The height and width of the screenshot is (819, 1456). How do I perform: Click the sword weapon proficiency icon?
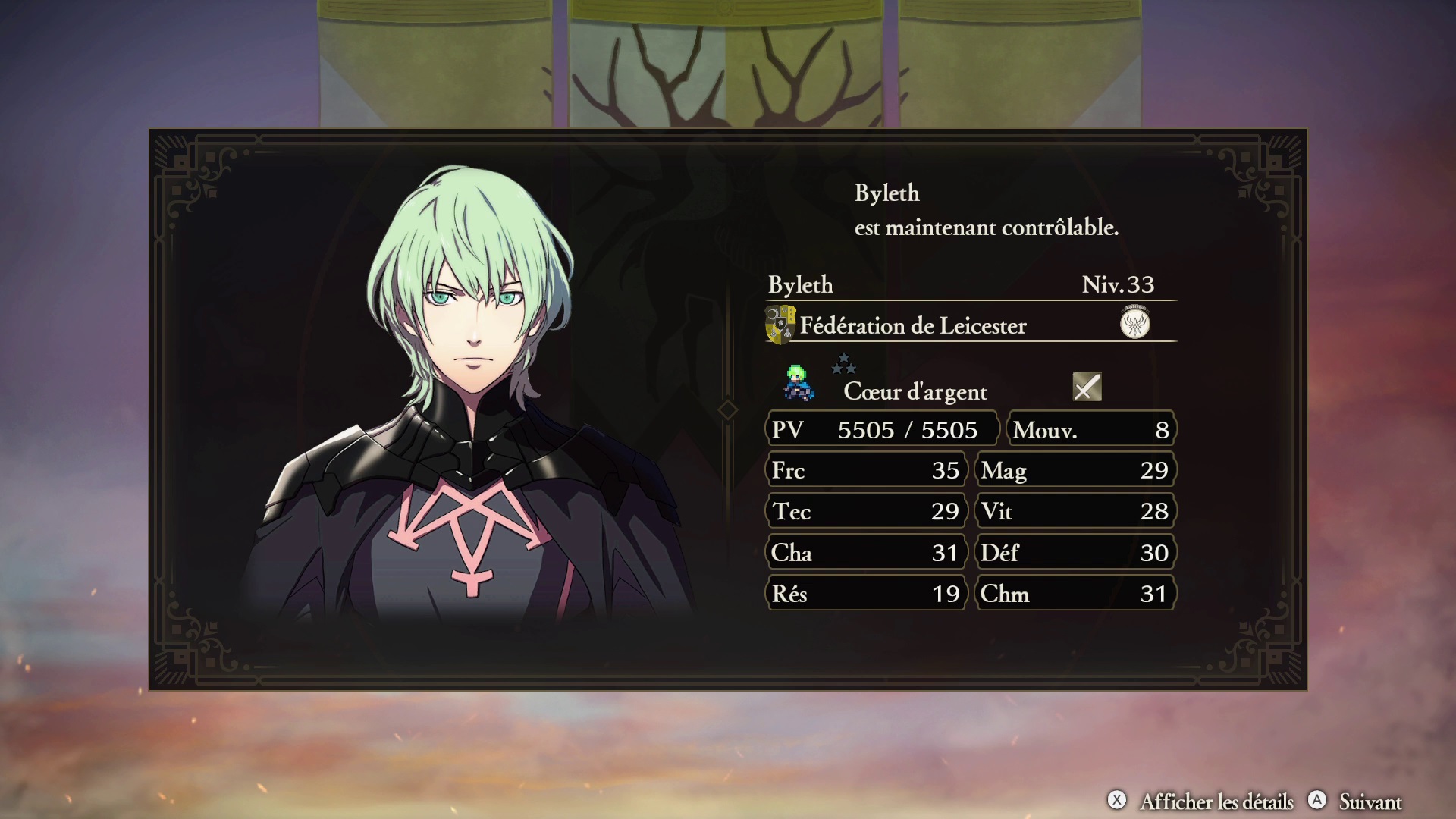point(1085,388)
